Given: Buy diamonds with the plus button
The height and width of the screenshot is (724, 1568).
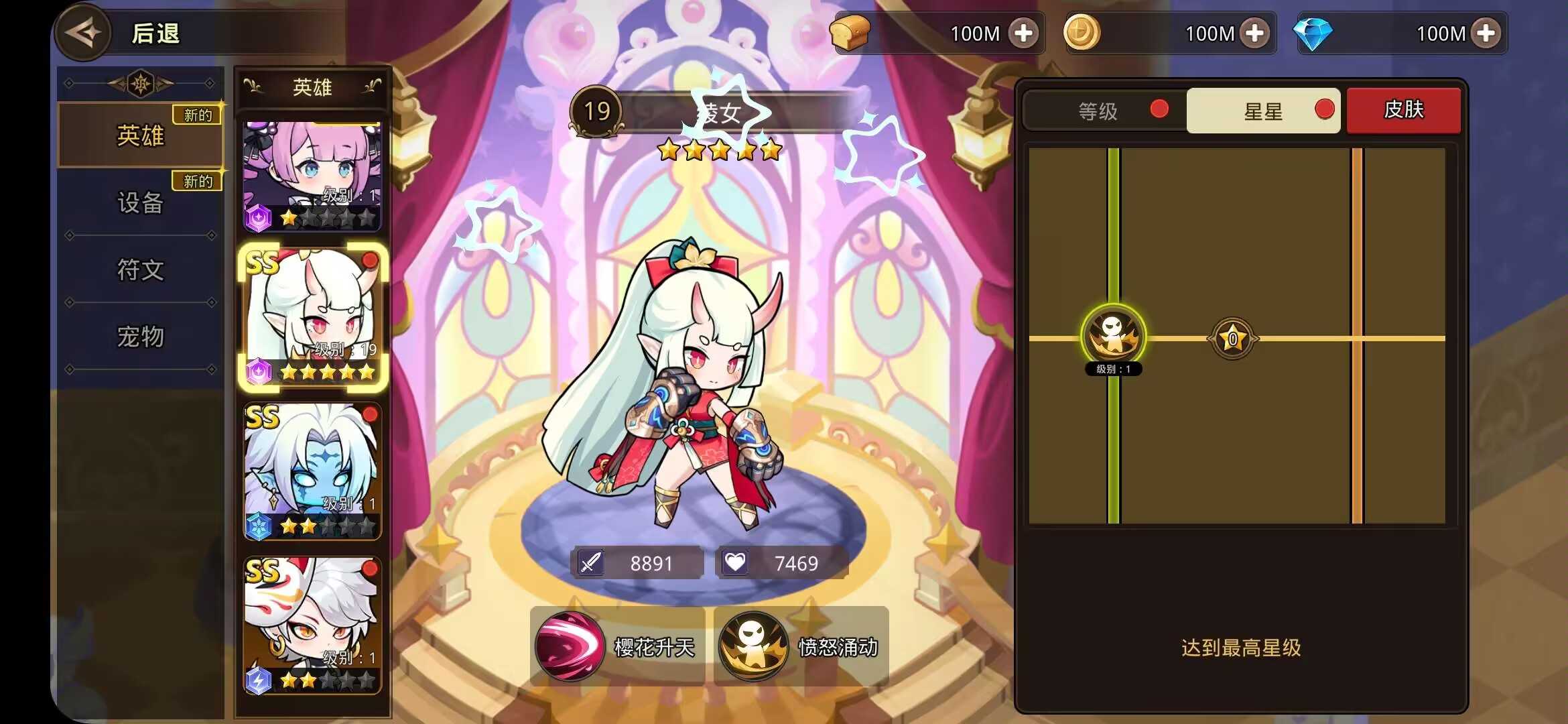Looking at the screenshot, I should coord(1486,33).
